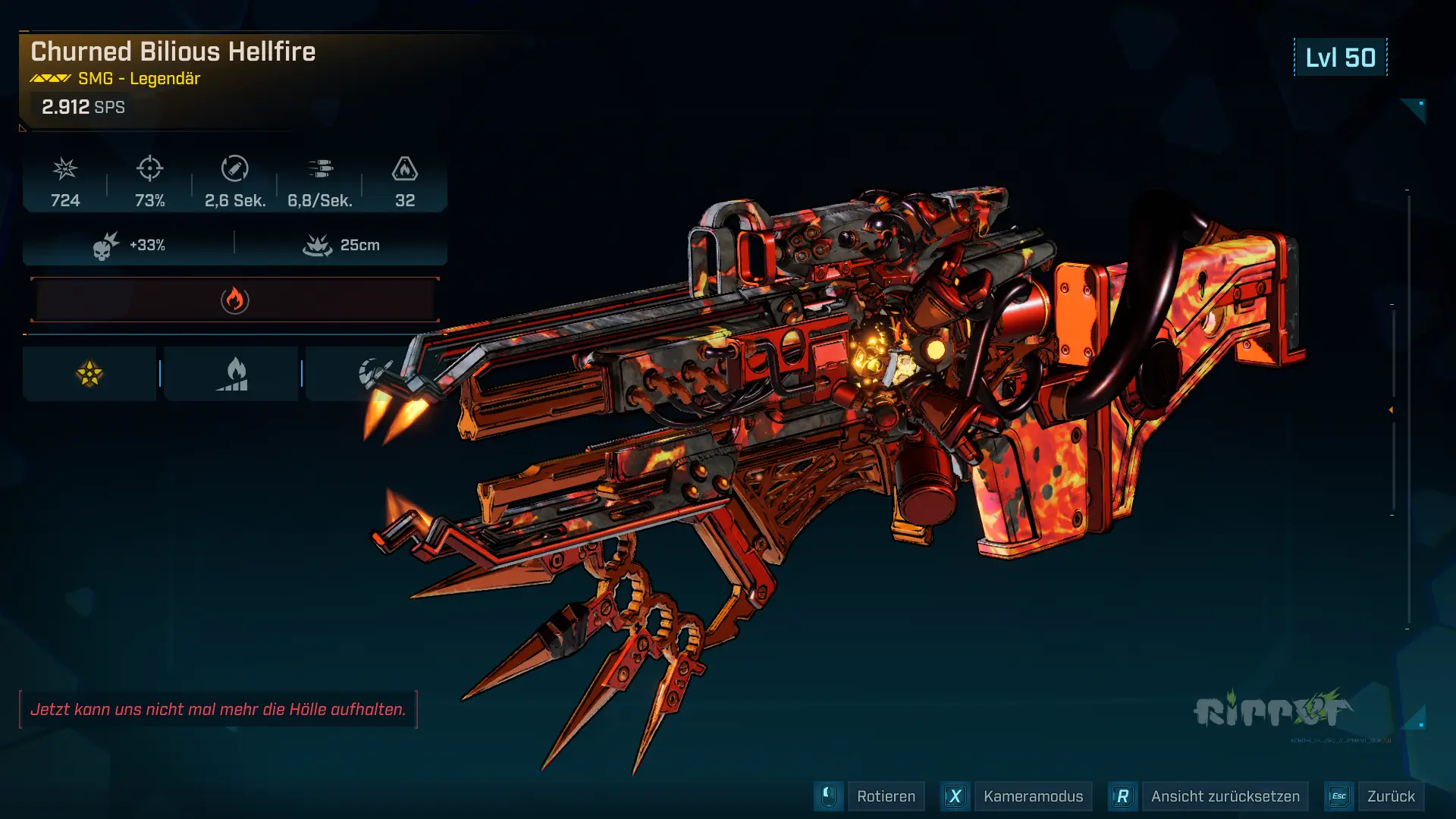
Task: Select the fire element icon in the red bar
Action: (235, 299)
